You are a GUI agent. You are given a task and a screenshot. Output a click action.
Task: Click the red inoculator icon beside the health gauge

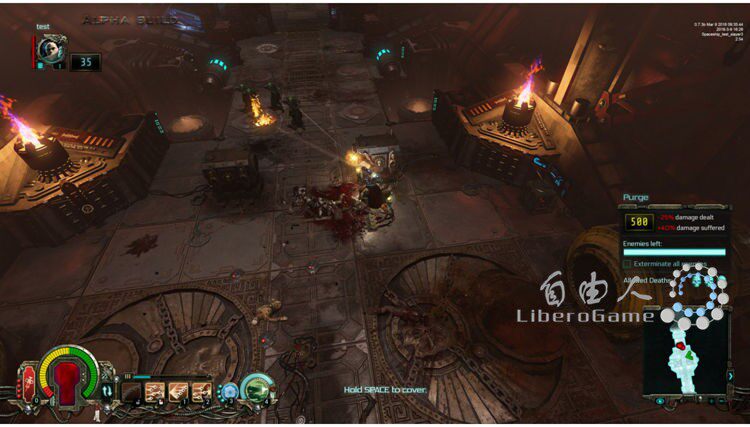click(x=25, y=378)
